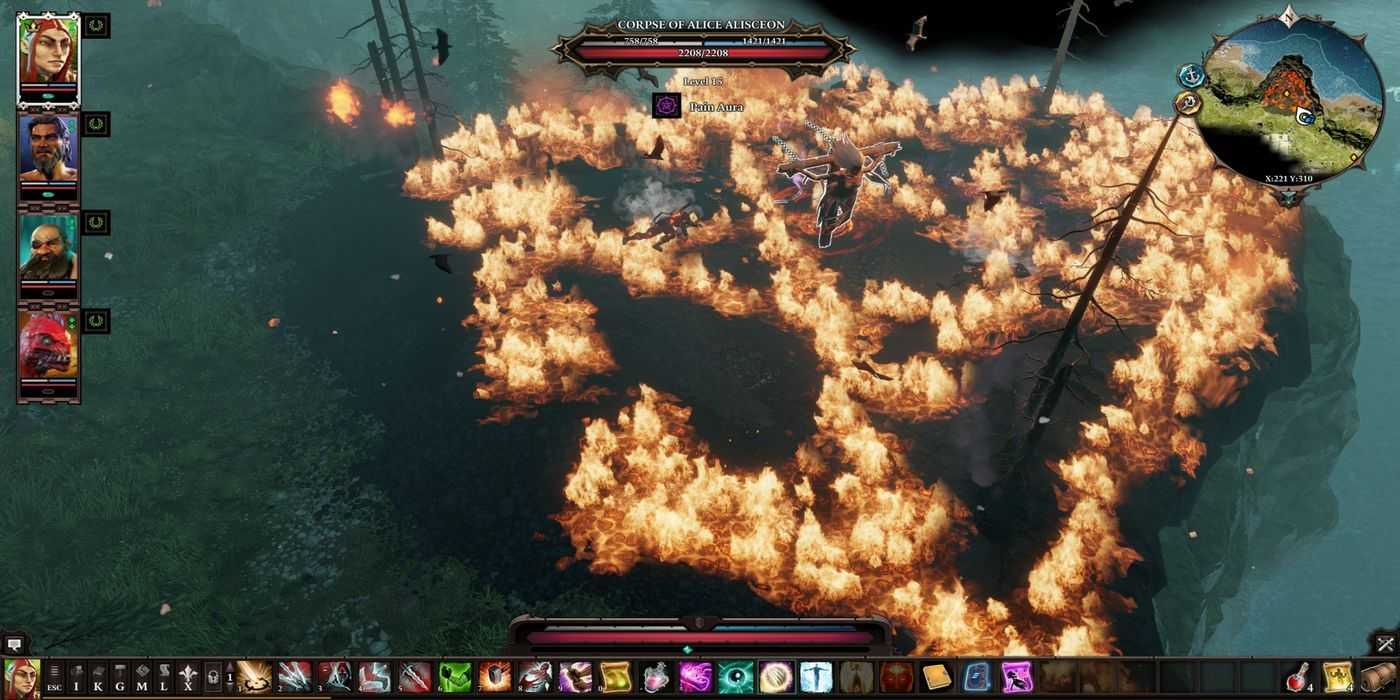Select the bedroll item in the hotbar
The height and width of the screenshot is (700, 1400).
click(1376, 677)
